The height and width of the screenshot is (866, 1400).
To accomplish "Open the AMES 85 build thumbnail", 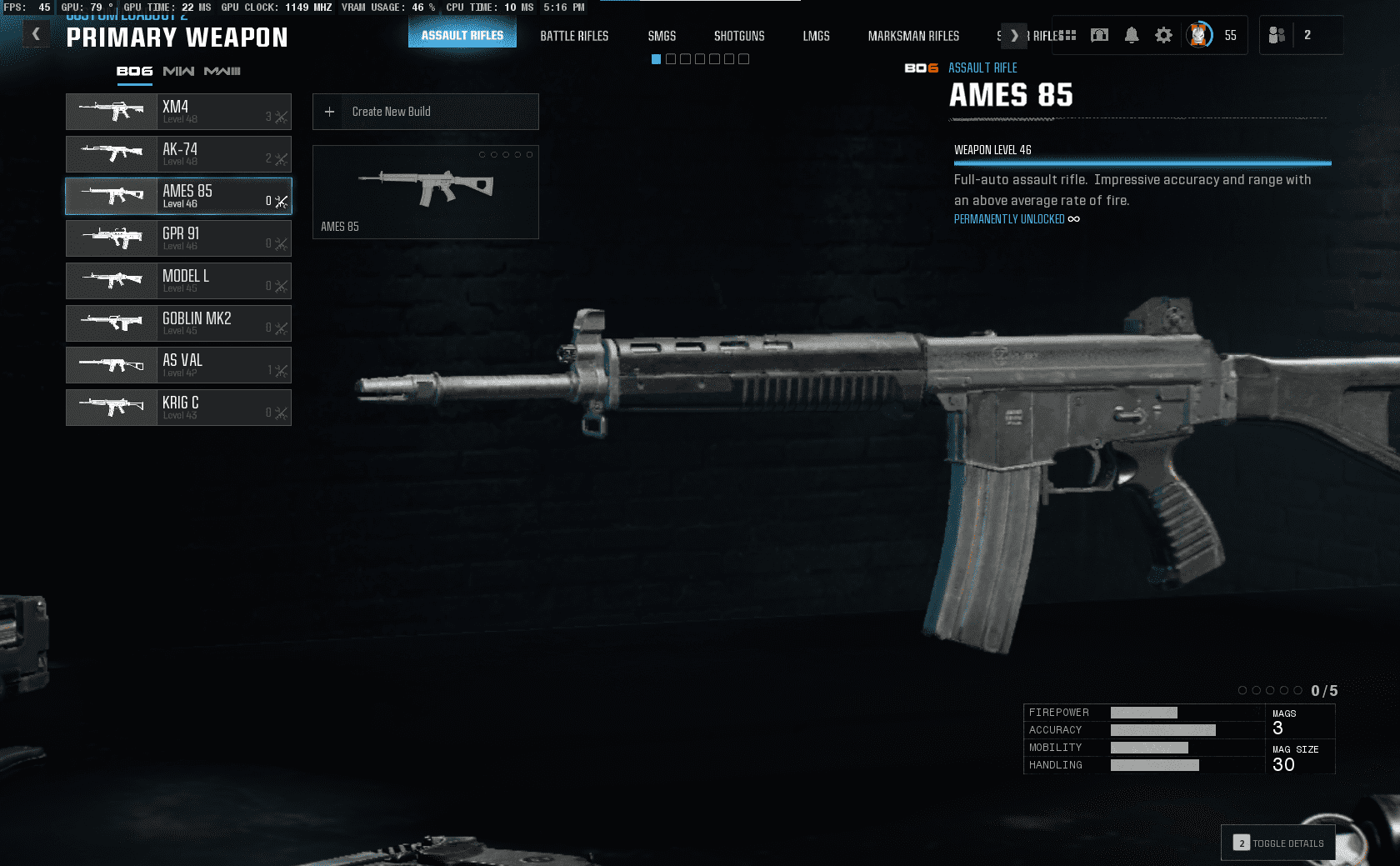I will [425, 192].
